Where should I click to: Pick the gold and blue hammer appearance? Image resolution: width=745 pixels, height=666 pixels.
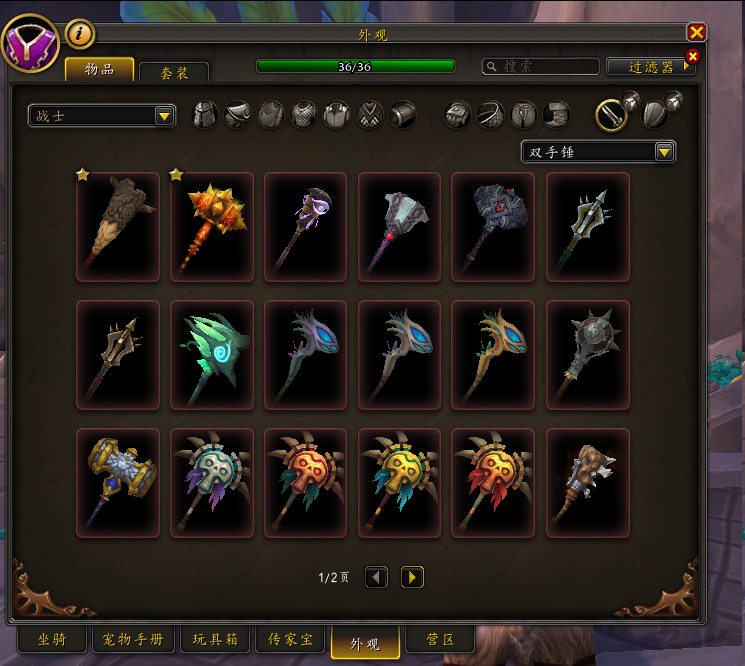pyautogui.click(x=118, y=483)
